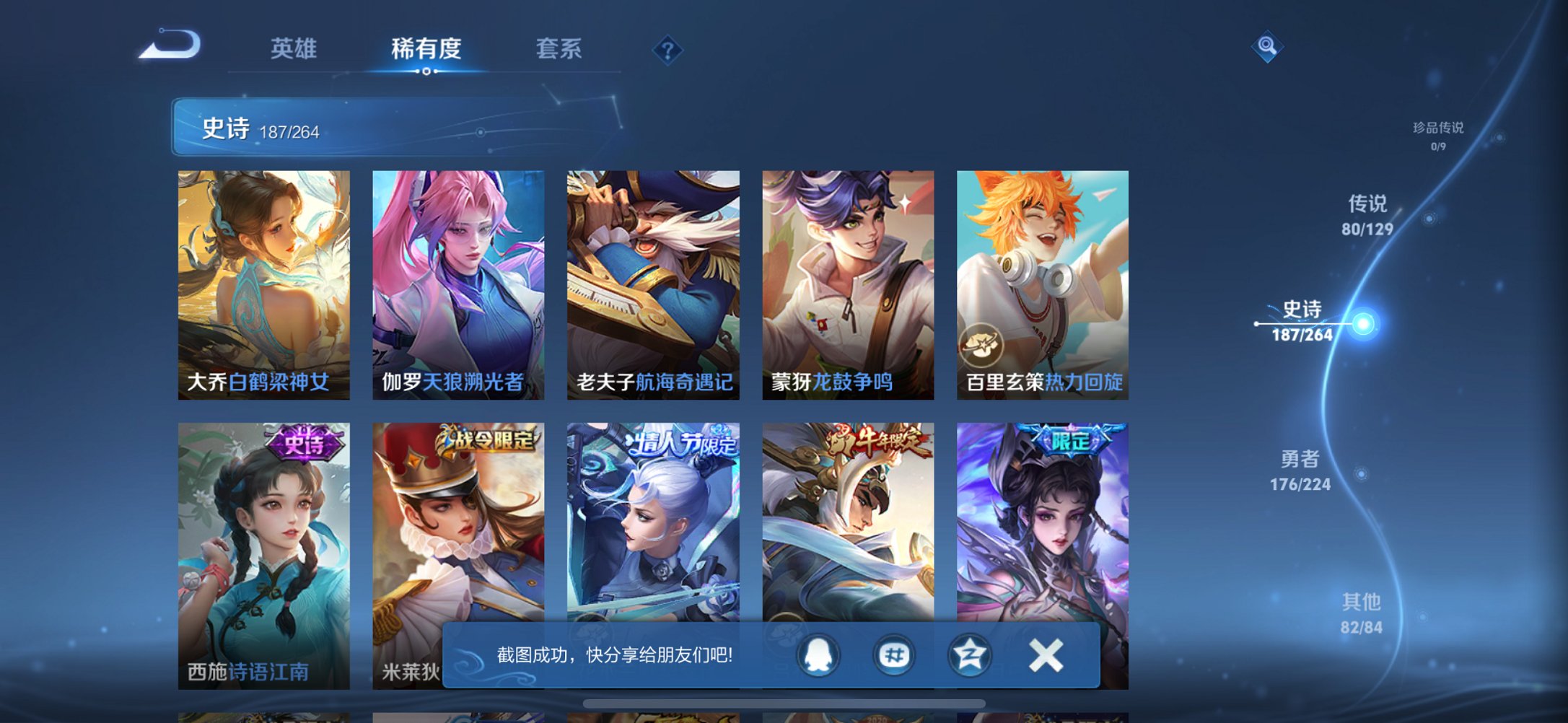Screen dimensions: 1568x723
Task: Switch to the 套系 tab
Action: pyautogui.click(x=557, y=48)
